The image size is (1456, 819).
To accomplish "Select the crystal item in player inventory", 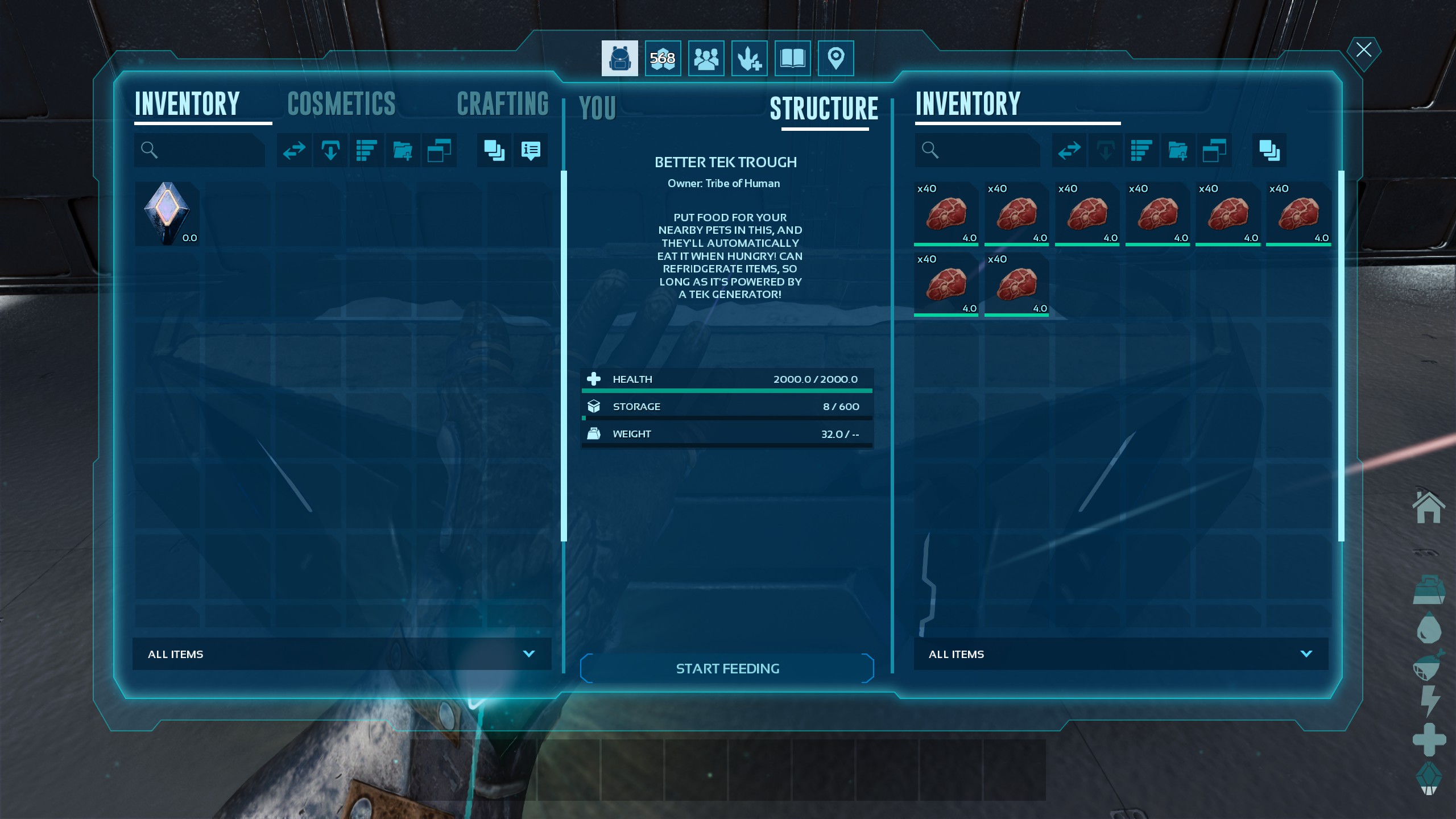I will tap(167, 213).
